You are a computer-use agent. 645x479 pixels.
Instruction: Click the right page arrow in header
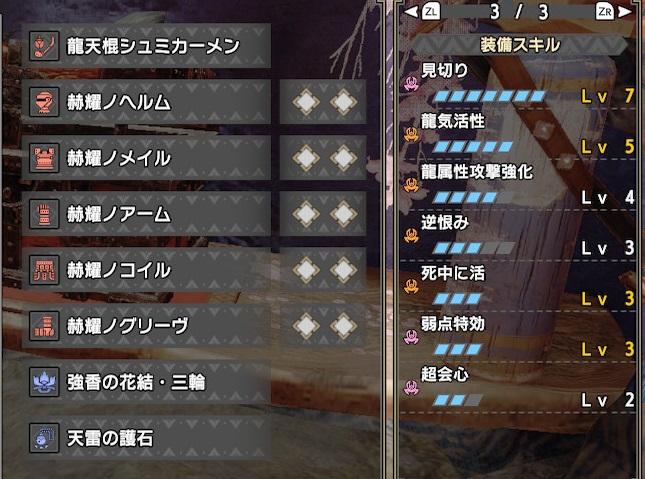pyautogui.click(x=626, y=11)
